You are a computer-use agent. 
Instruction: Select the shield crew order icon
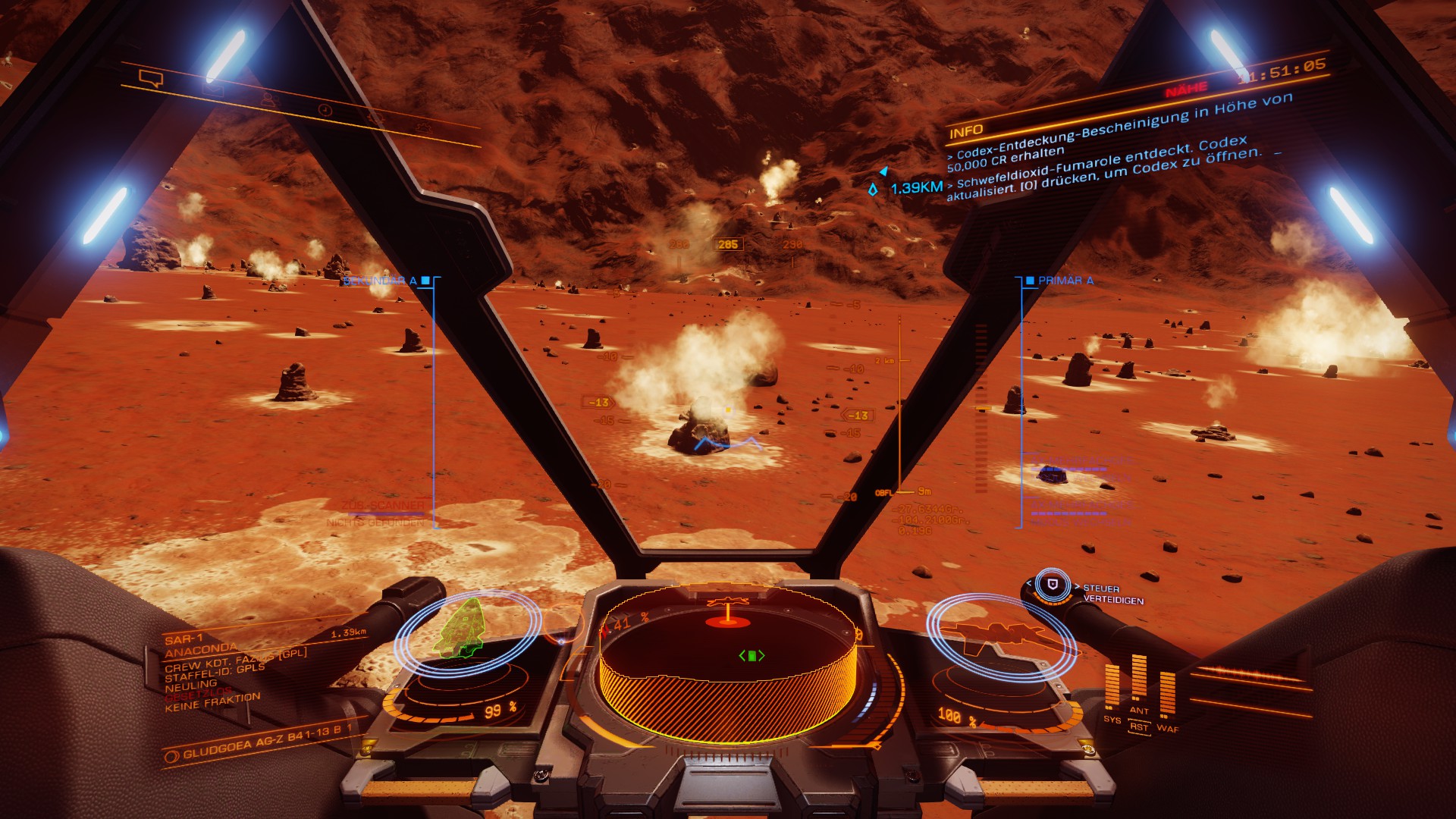point(1052,585)
